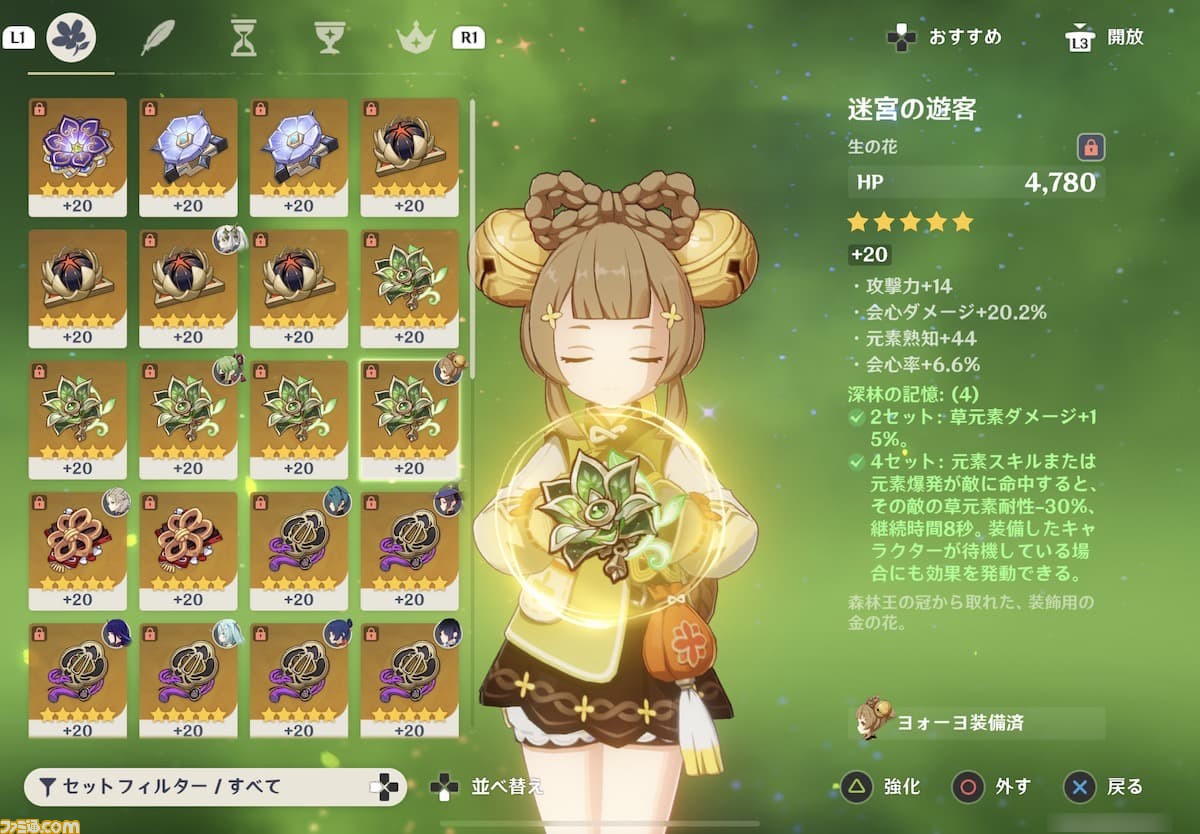Click the artifact list scrollbar
Viewport: 1200px width, 834px height.
[x=472, y=240]
